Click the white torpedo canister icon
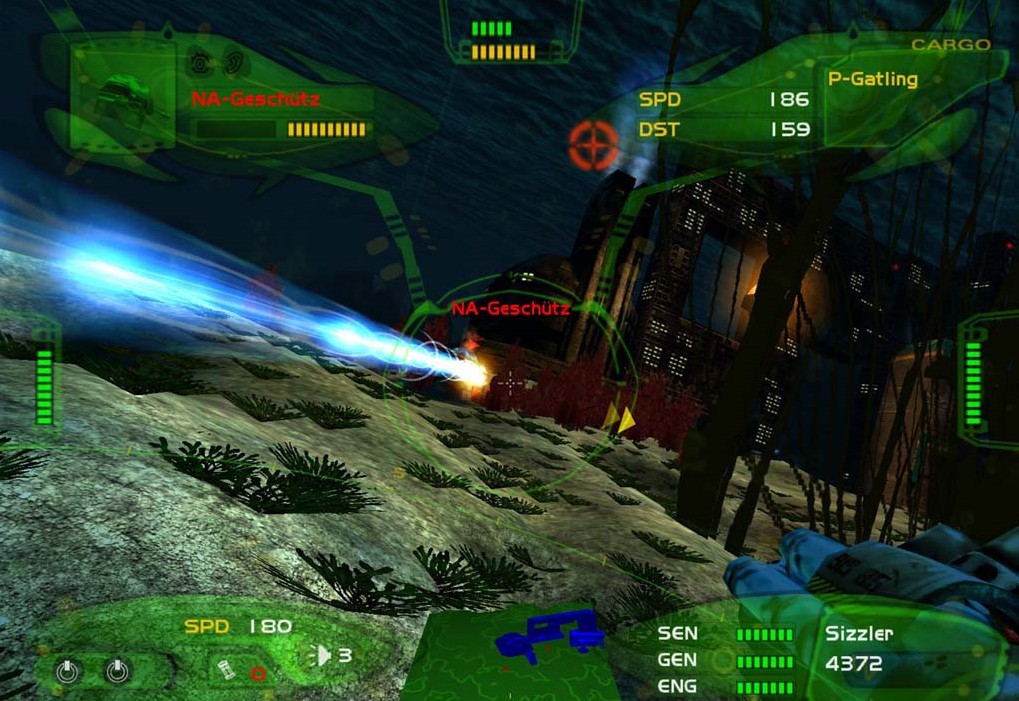The height and width of the screenshot is (701, 1019). point(228,668)
